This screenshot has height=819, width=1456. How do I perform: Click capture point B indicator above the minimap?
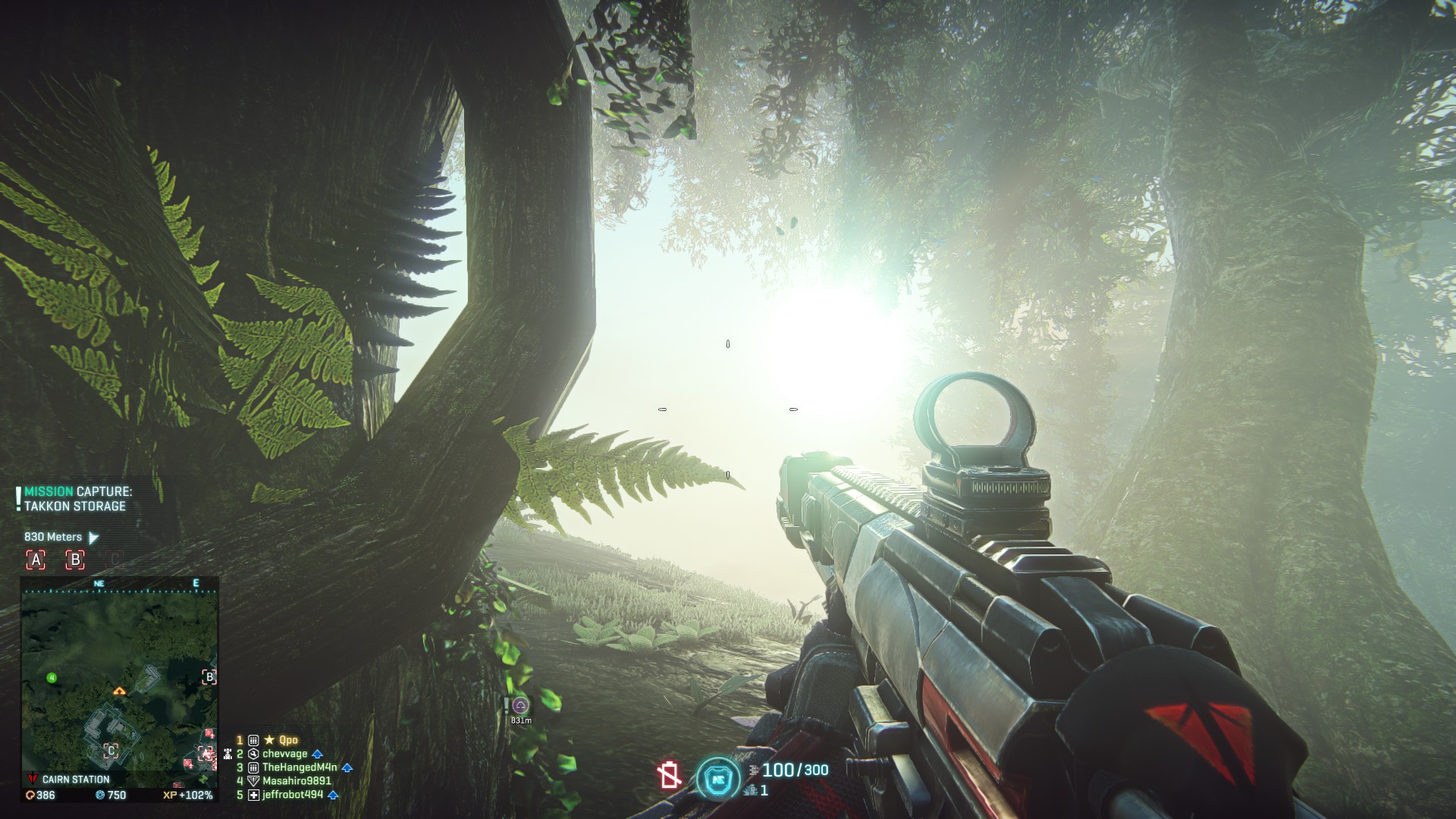click(74, 560)
